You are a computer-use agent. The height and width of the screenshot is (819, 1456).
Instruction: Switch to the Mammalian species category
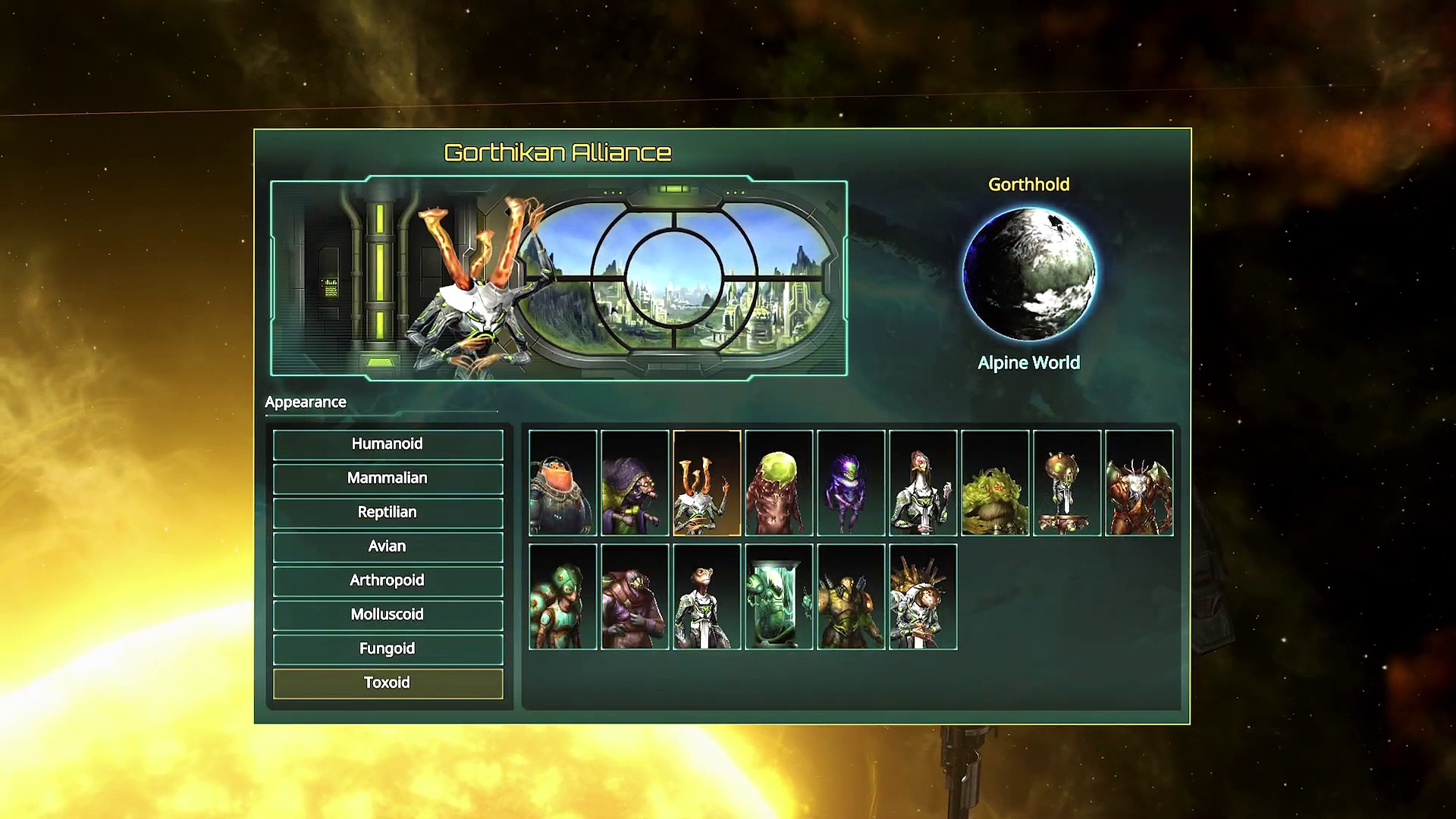(x=388, y=479)
